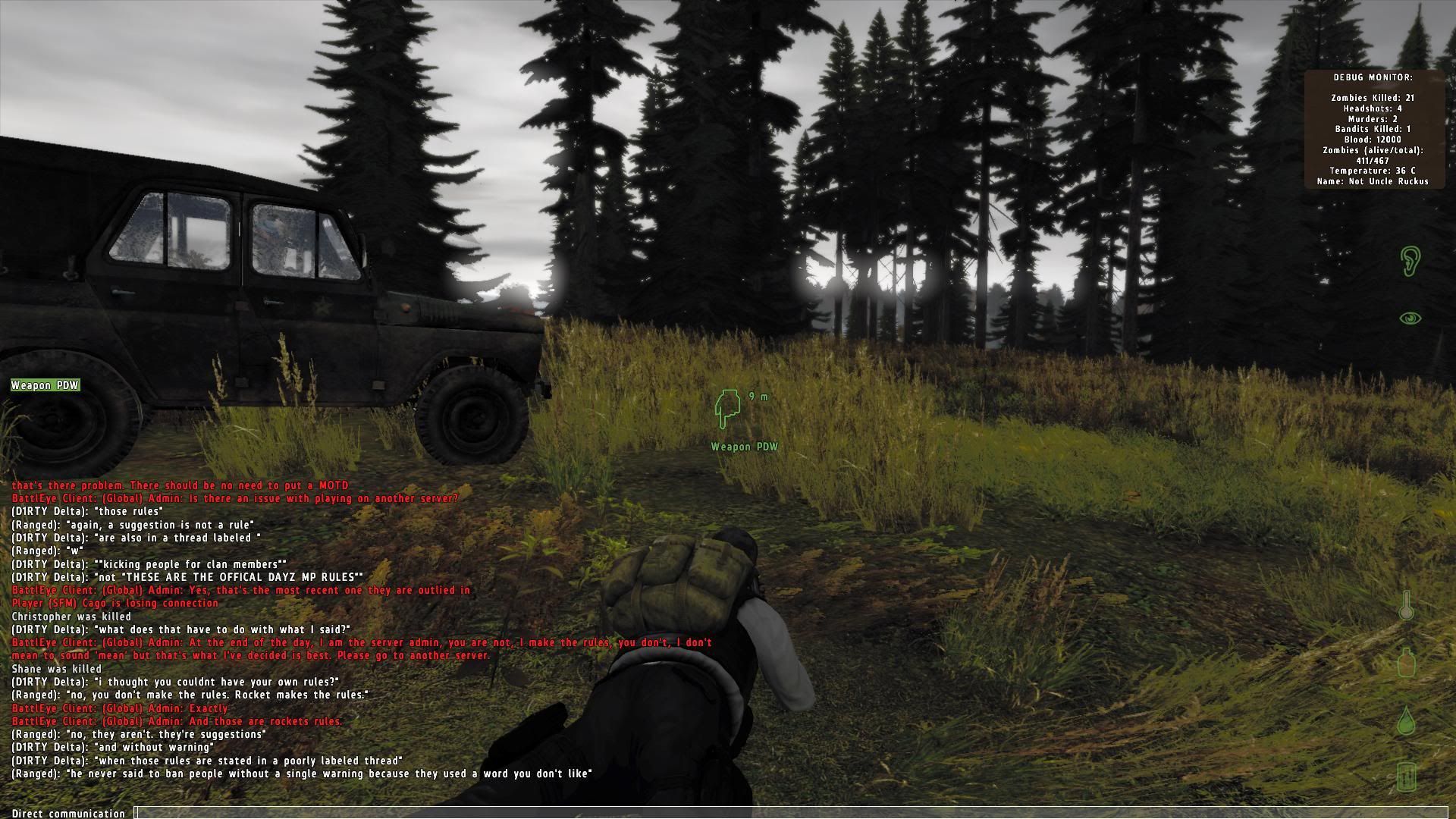
Task: Click the green hand pickup marker
Action: (x=726, y=409)
